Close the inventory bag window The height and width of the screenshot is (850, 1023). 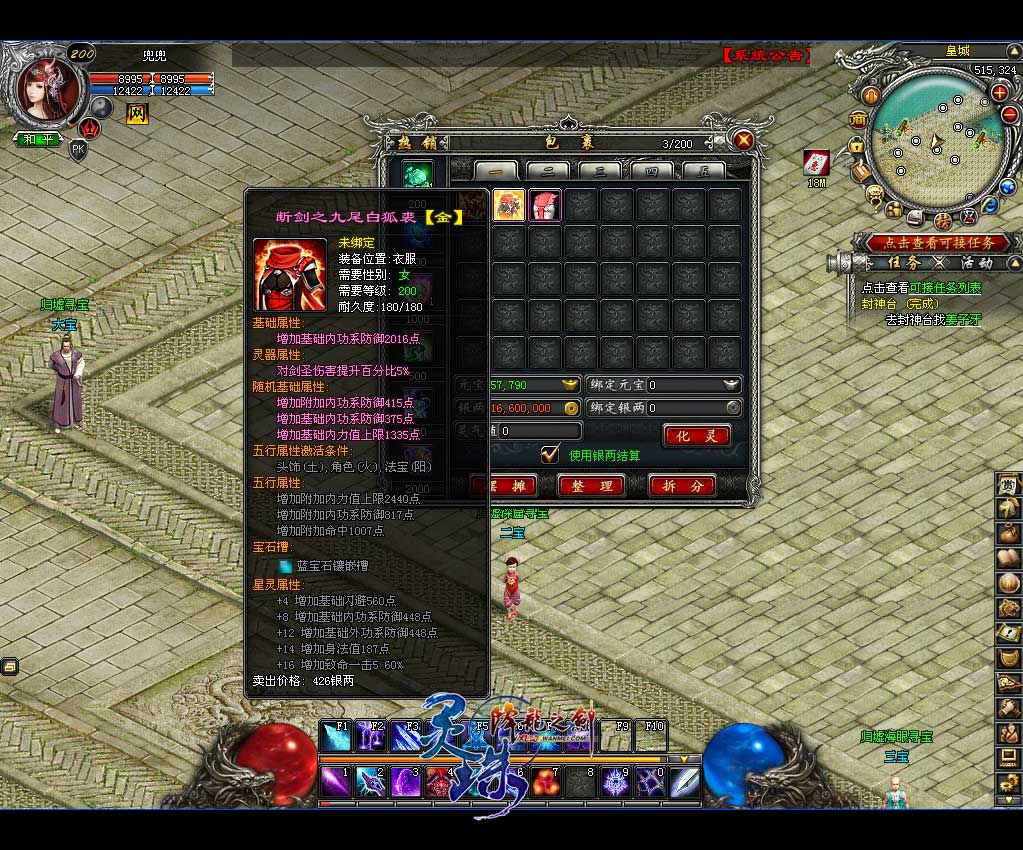pyautogui.click(x=743, y=141)
